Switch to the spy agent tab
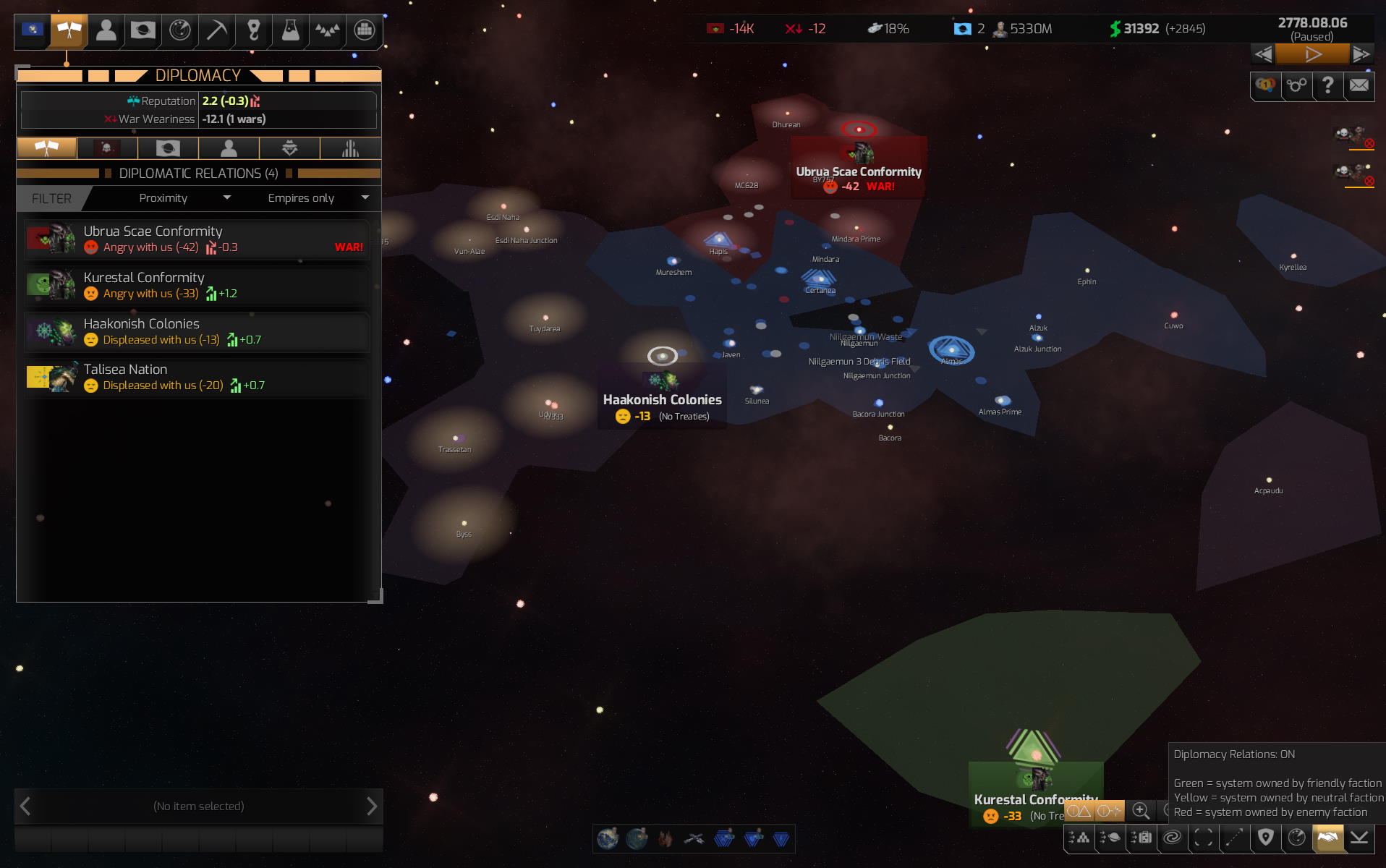Viewport: 1386px width, 868px height. tap(289, 148)
